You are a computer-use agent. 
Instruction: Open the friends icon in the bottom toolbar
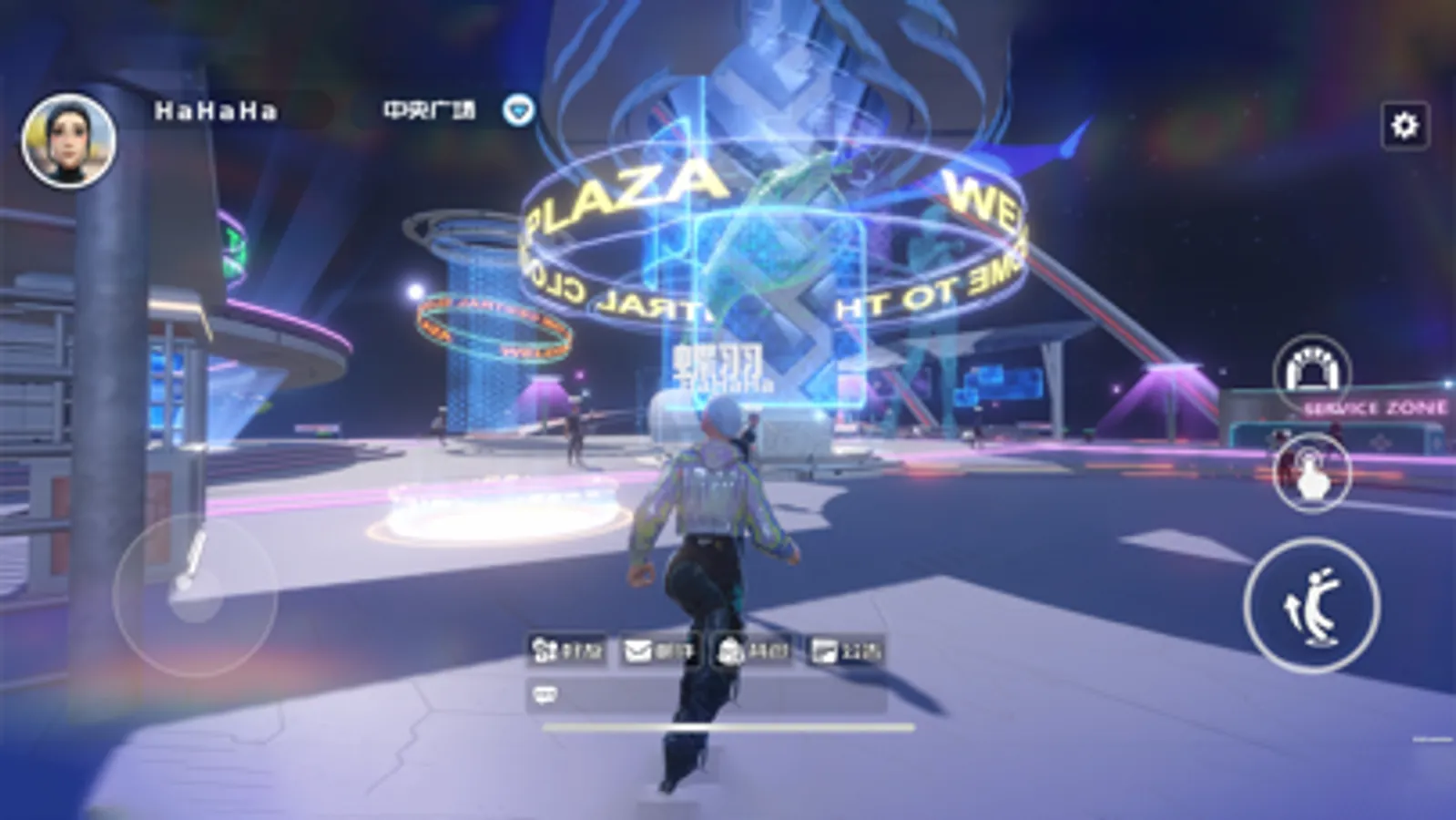[x=545, y=649]
